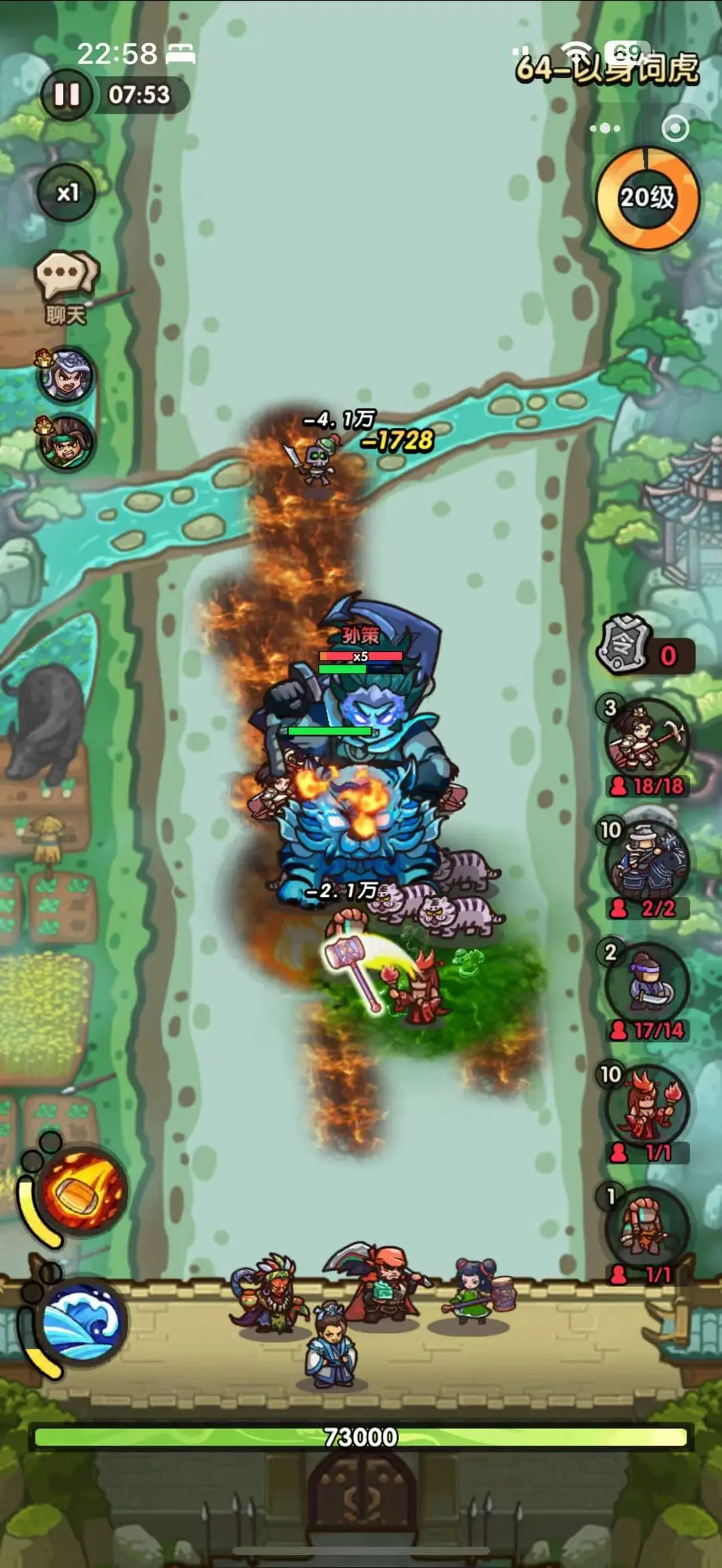The image size is (722, 1568).
Task: Close the mini-program with the target icon
Action: pyautogui.click(x=675, y=128)
